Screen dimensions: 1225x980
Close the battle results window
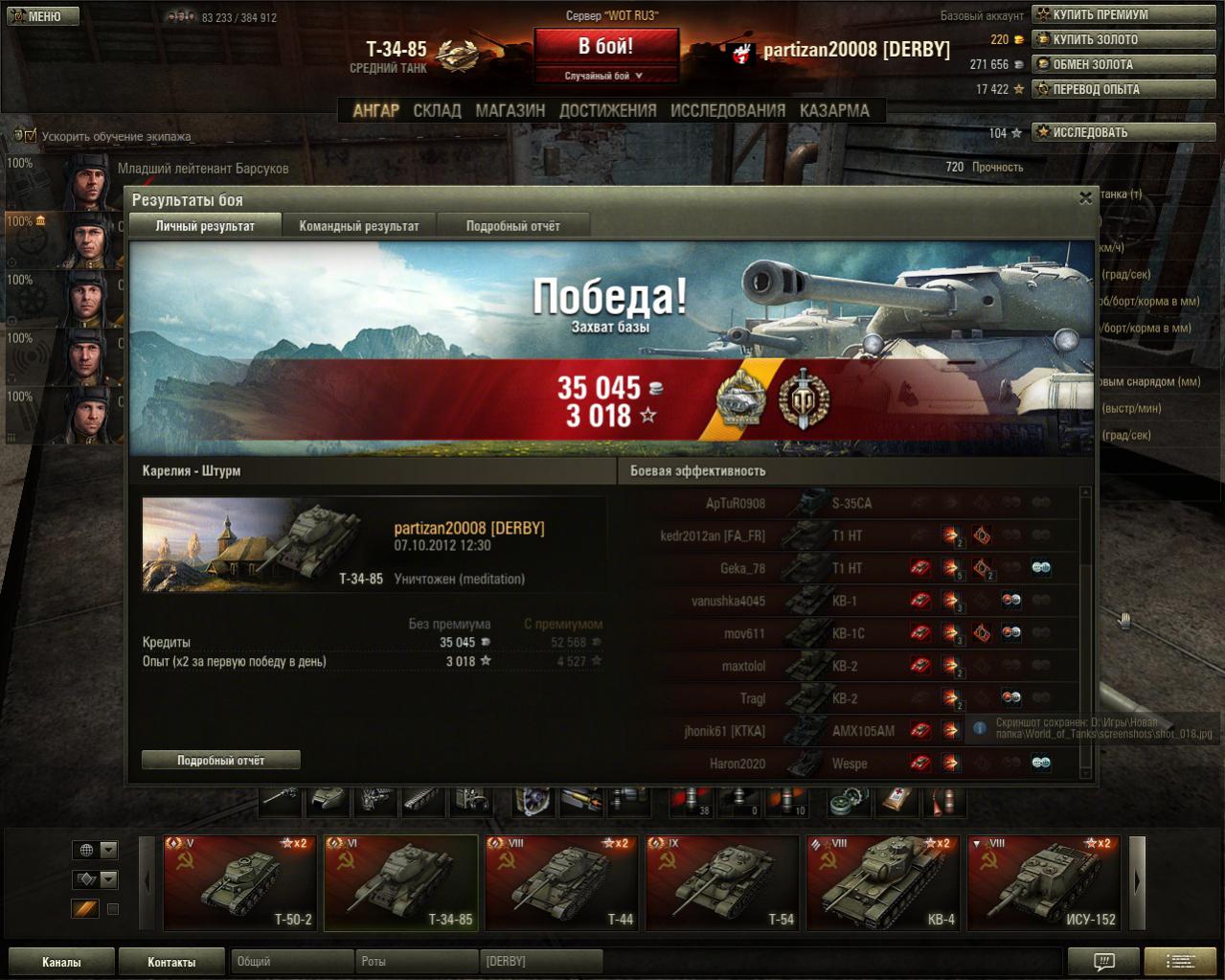(1085, 198)
